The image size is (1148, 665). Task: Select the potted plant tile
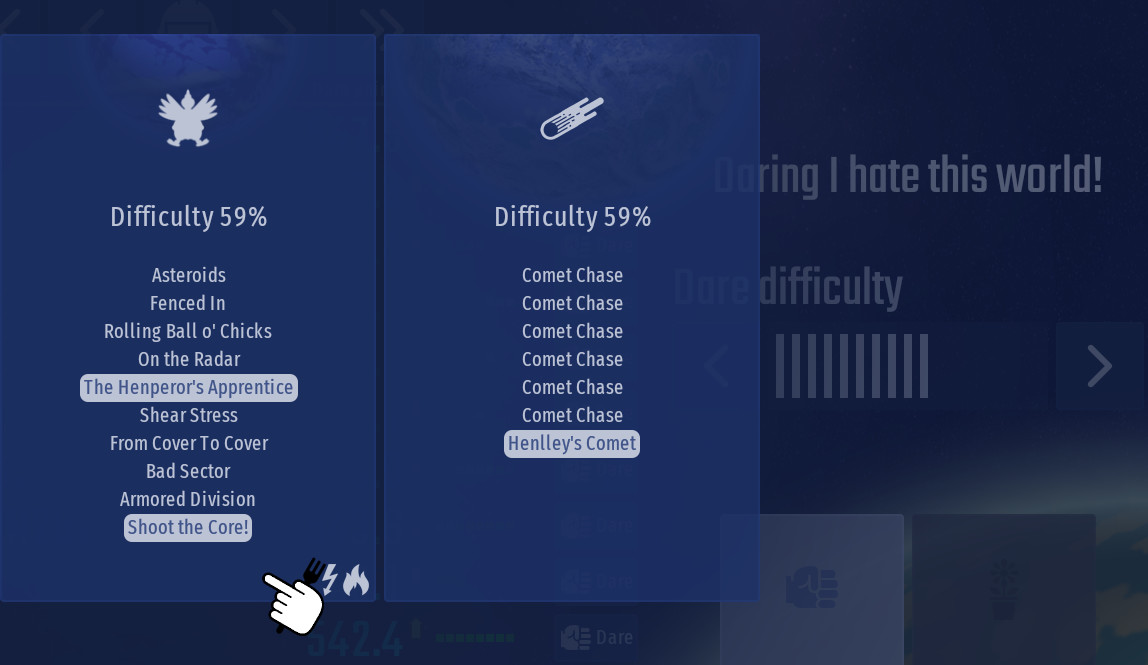(x=1003, y=587)
